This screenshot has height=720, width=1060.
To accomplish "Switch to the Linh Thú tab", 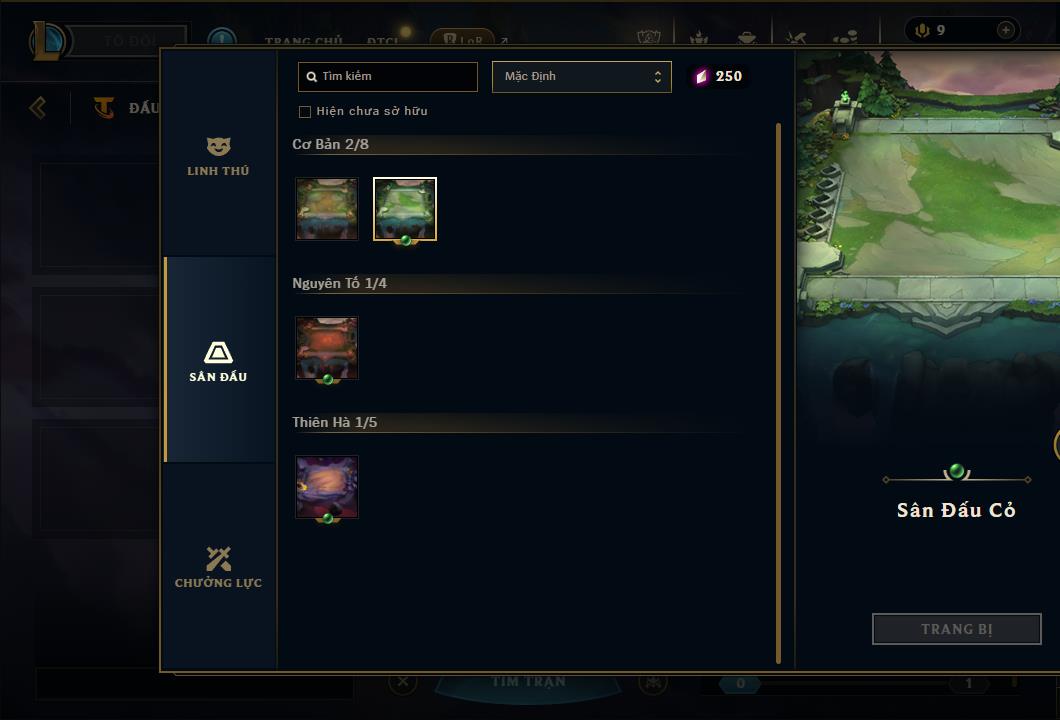I will click(218, 157).
